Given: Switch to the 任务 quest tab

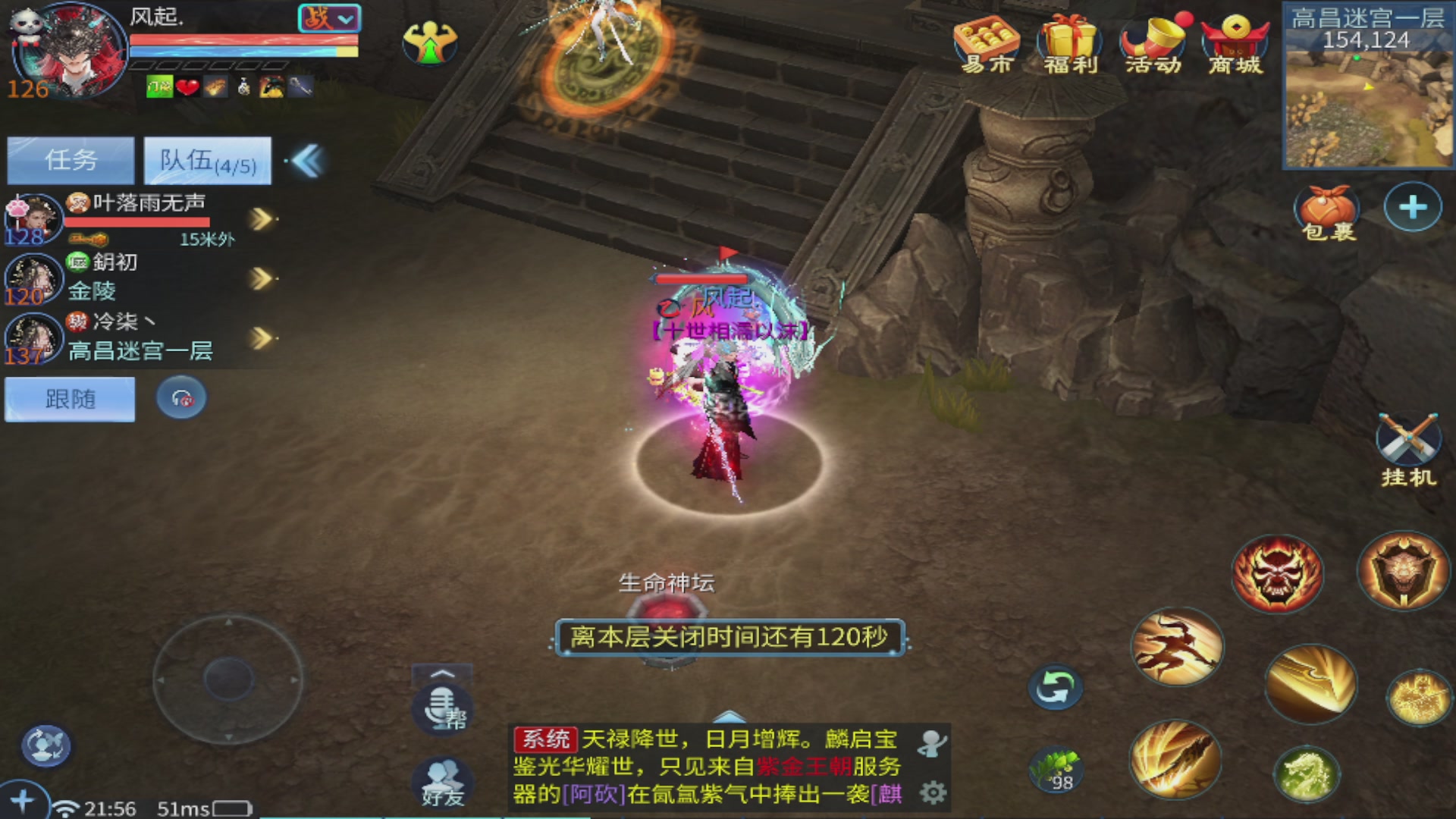Looking at the screenshot, I should coord(70,160).
